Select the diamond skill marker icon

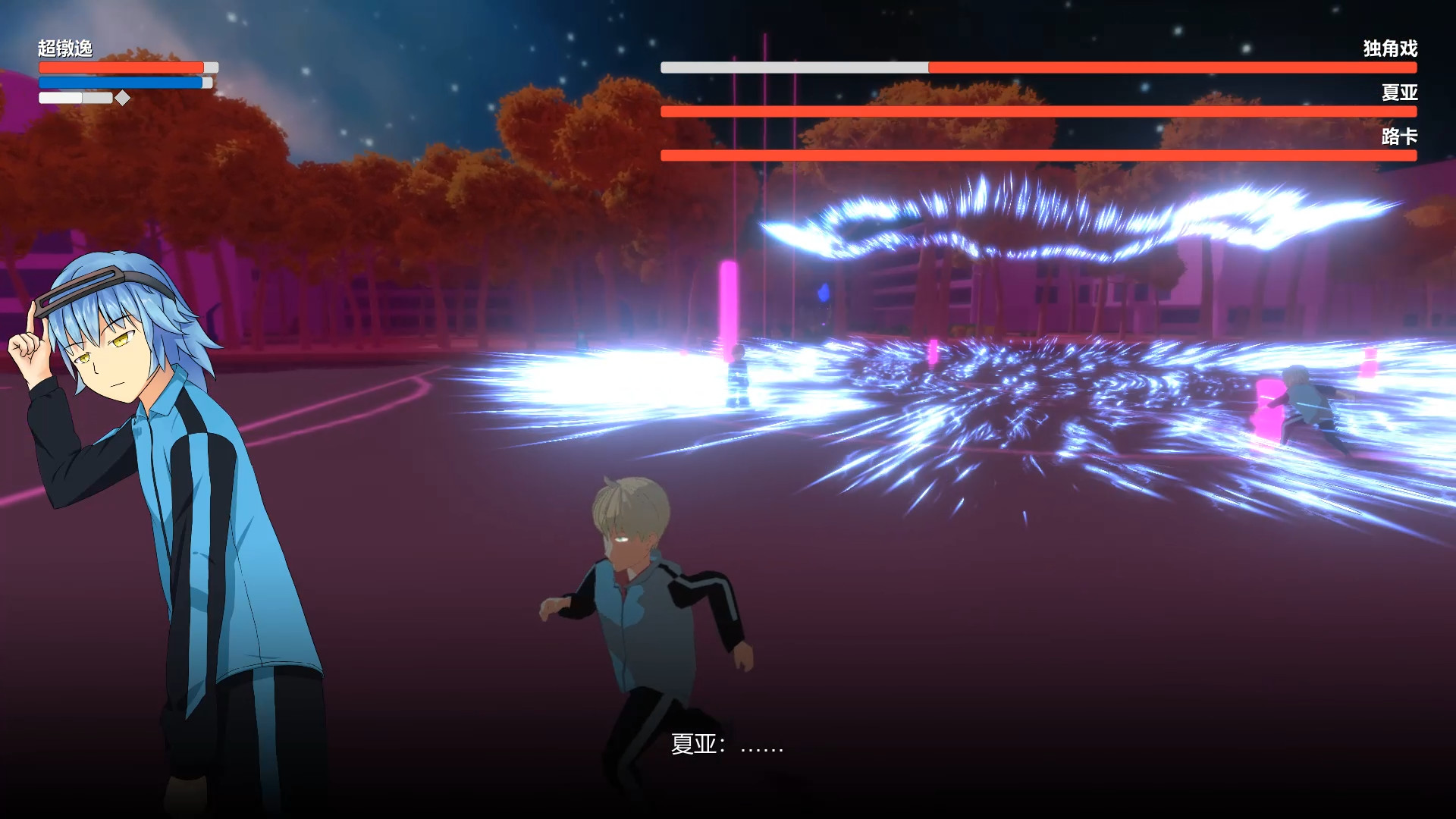click(x=121, y=97)
